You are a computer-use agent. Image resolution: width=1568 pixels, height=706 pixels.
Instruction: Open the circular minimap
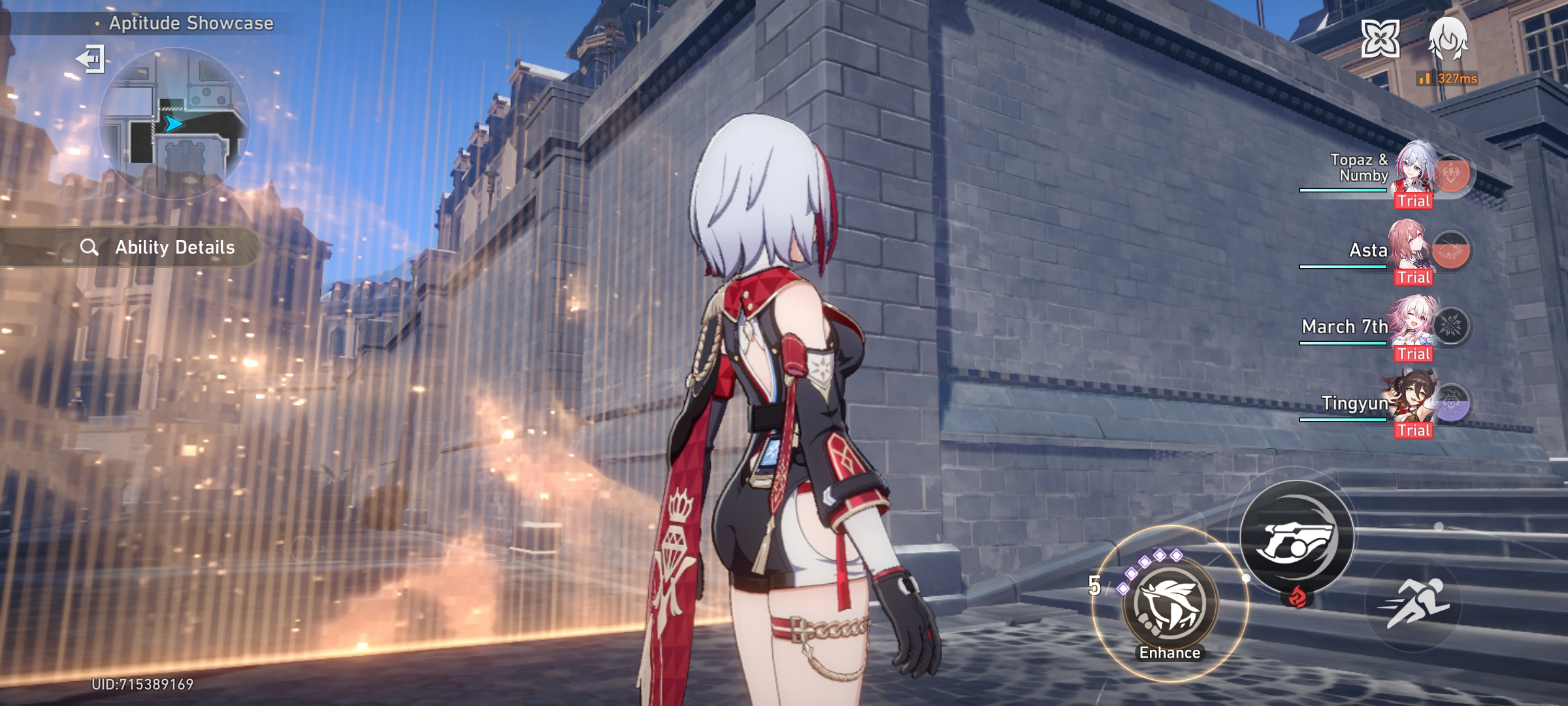click(x=174, y=124)
